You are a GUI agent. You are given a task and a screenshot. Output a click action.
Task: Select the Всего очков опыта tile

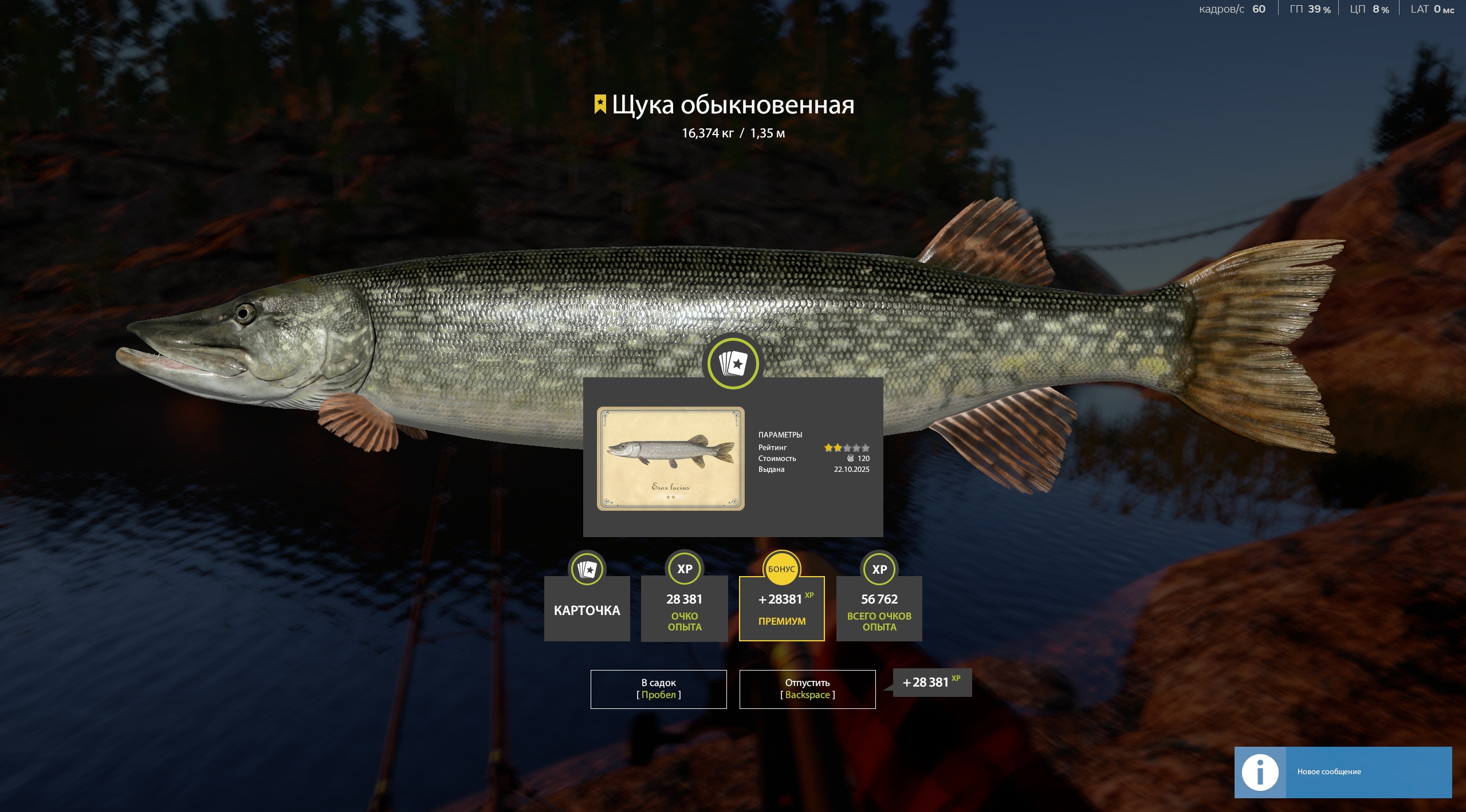pyautogui.click(x=879, y=608)
